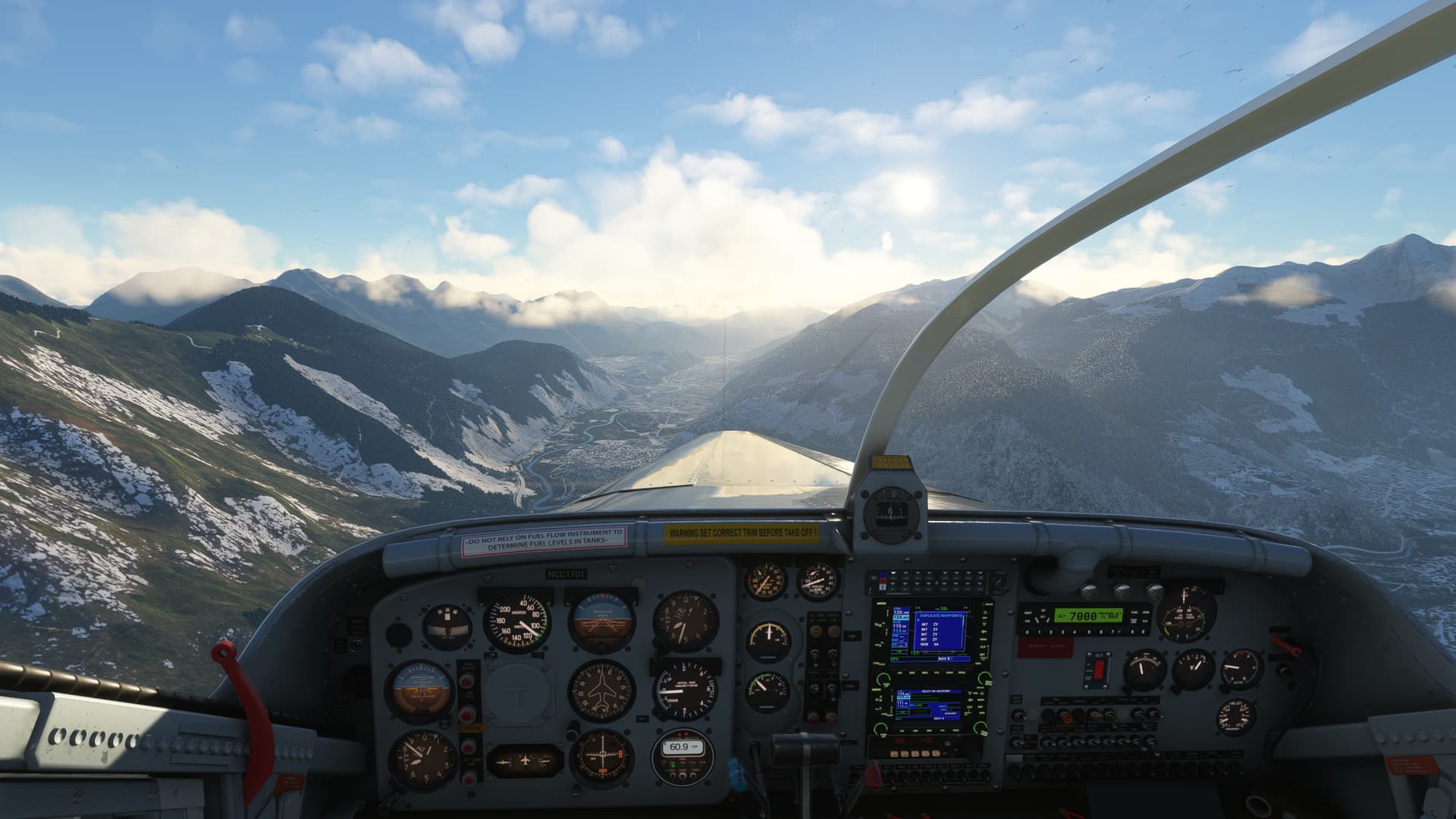Toggle the red ELT switch
1456x819 pixels.
[x=1099, y=669]
